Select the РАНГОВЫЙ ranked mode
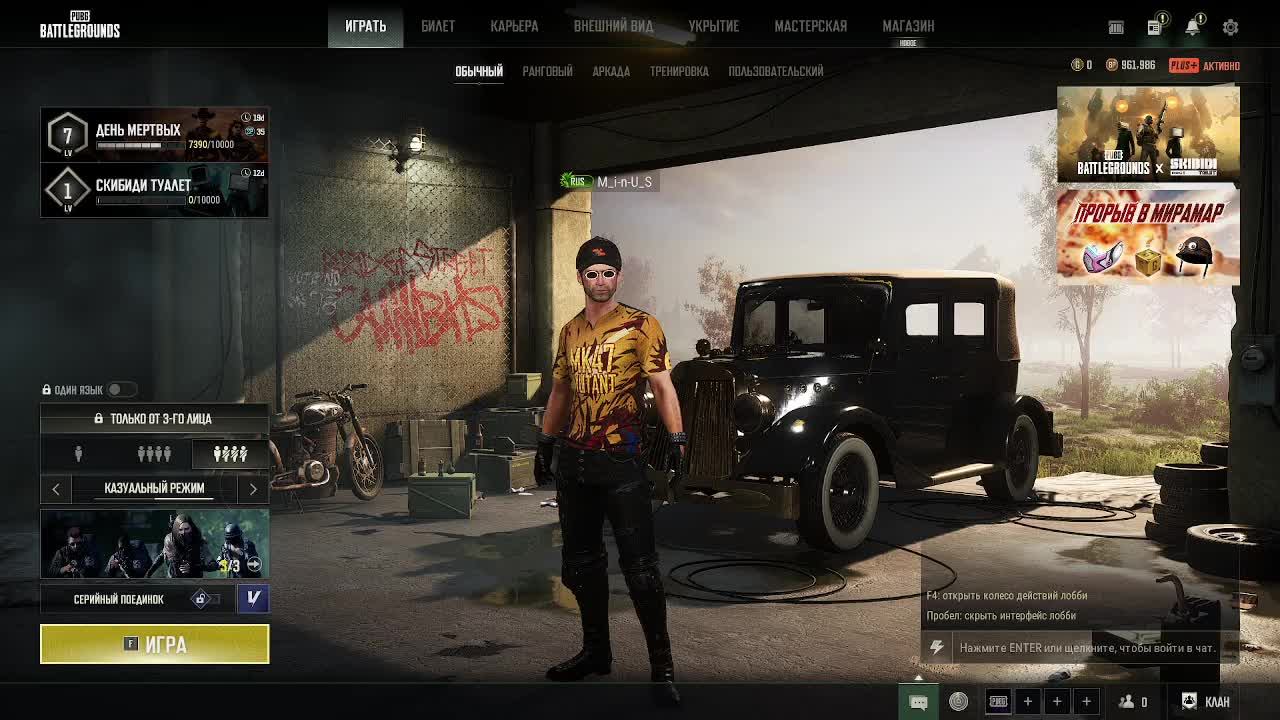Viewport: 1280px width, 720px height. [547, 71]
